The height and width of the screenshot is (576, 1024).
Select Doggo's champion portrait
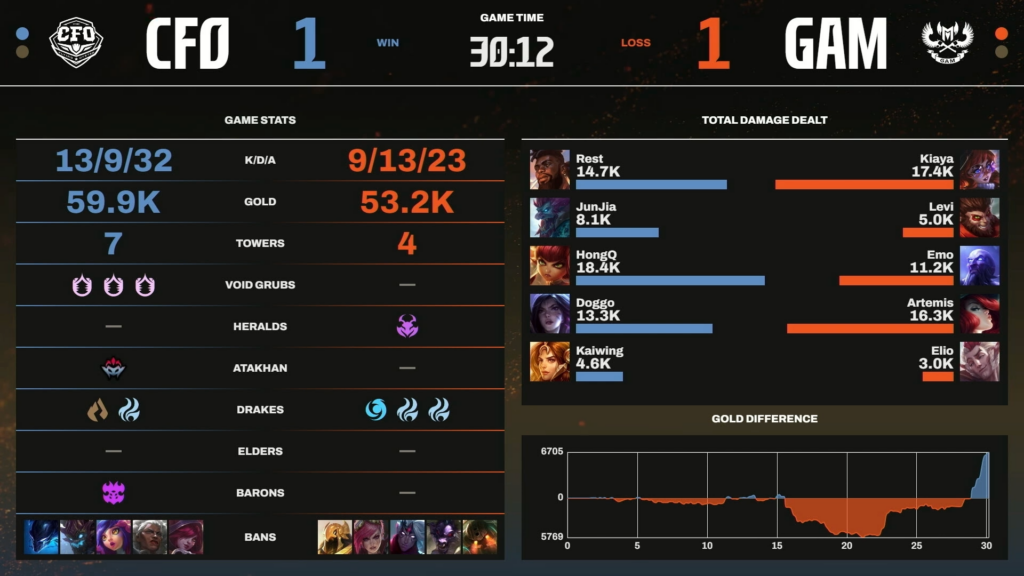550,314
